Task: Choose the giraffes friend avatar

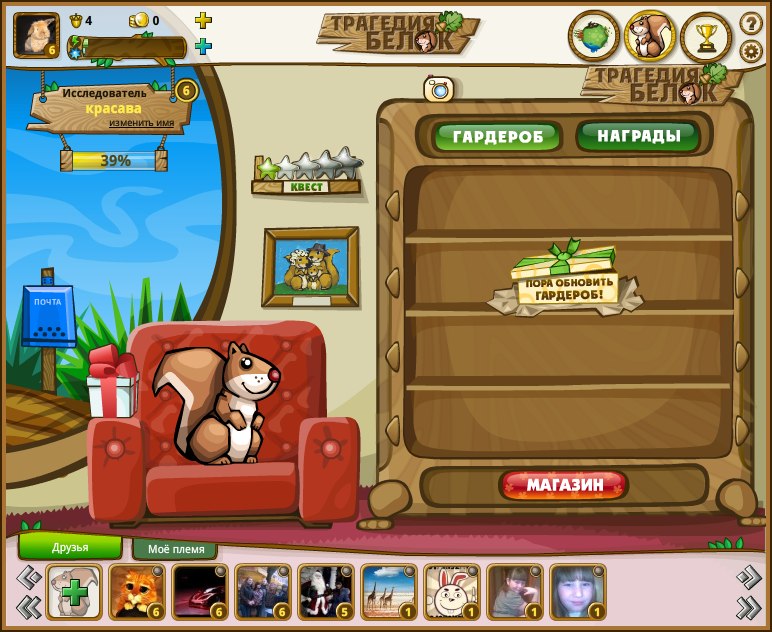Action: tap(389, 592)
